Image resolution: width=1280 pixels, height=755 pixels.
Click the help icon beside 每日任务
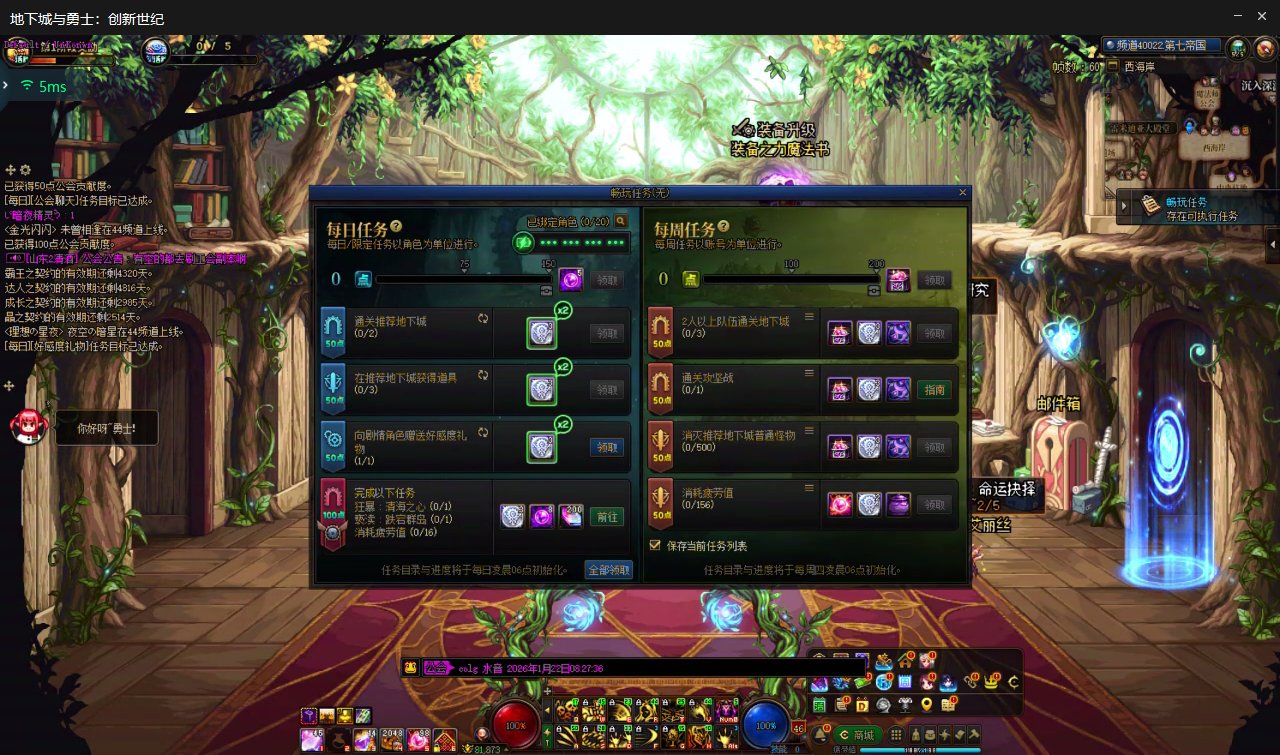[396, 227]
